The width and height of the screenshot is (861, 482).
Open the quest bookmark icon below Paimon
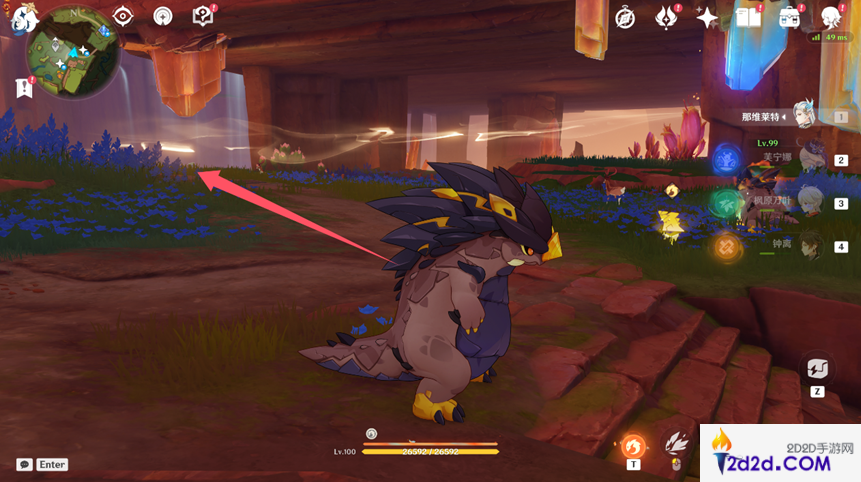click(24, 88)
